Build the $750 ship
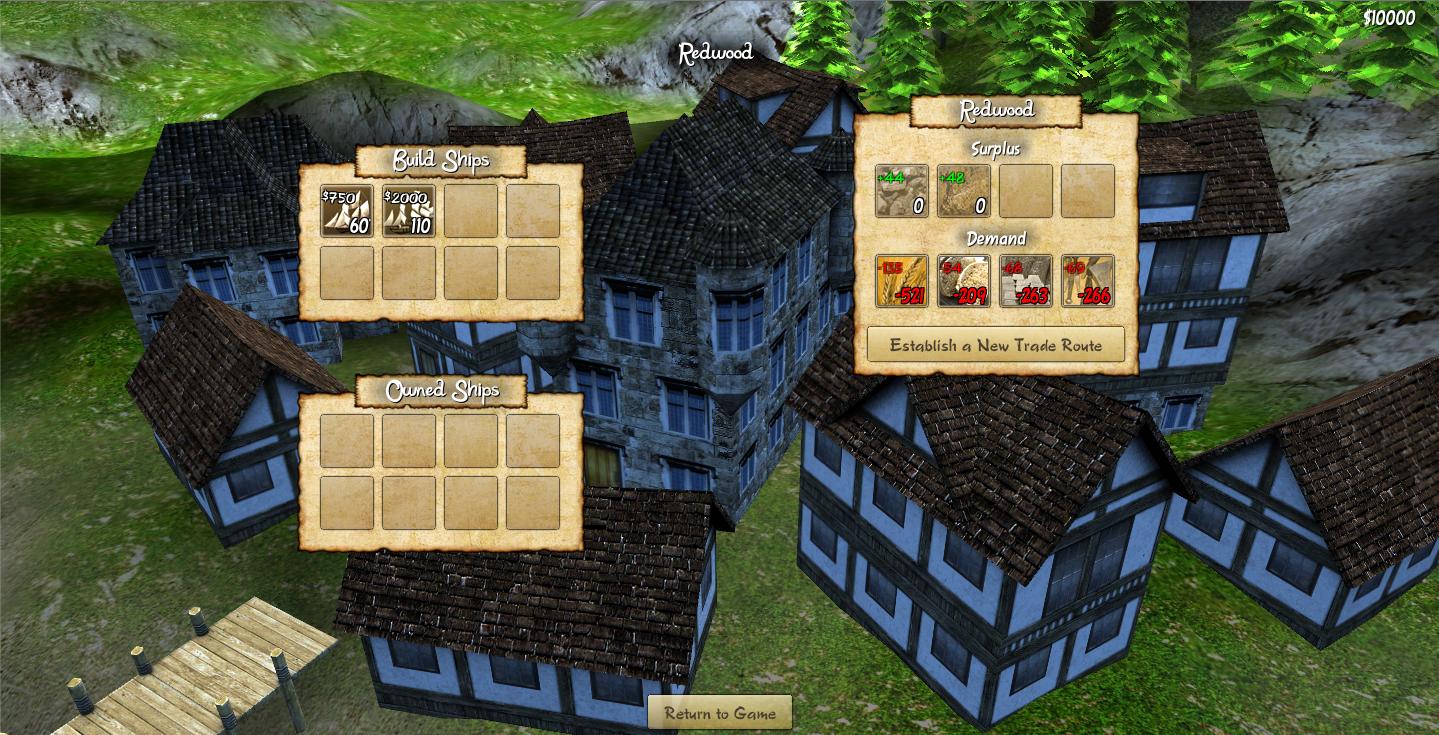This screenshot has width=1439, height=735. (346, 211)
